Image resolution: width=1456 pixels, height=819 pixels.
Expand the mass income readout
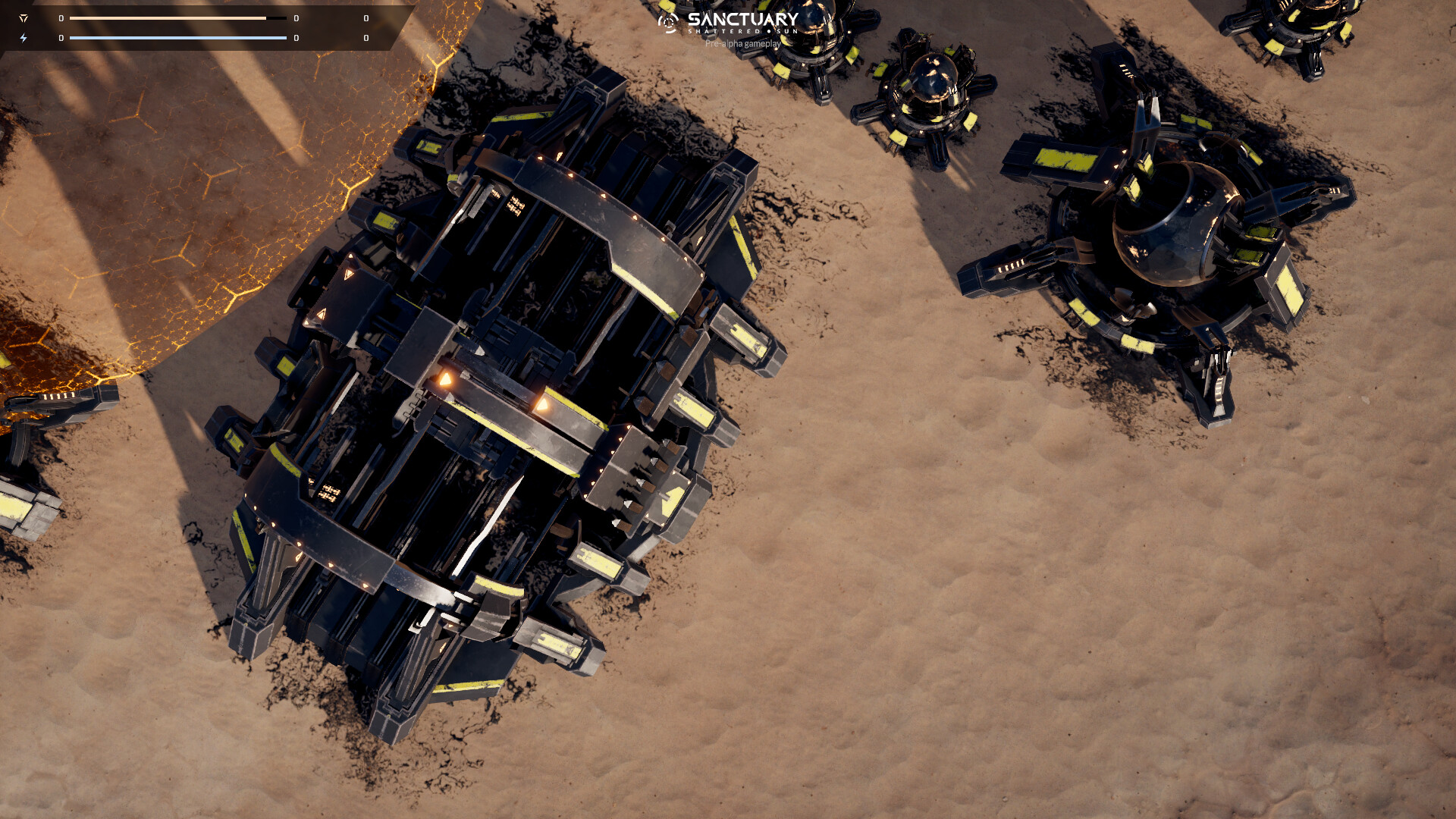(294, 18)
